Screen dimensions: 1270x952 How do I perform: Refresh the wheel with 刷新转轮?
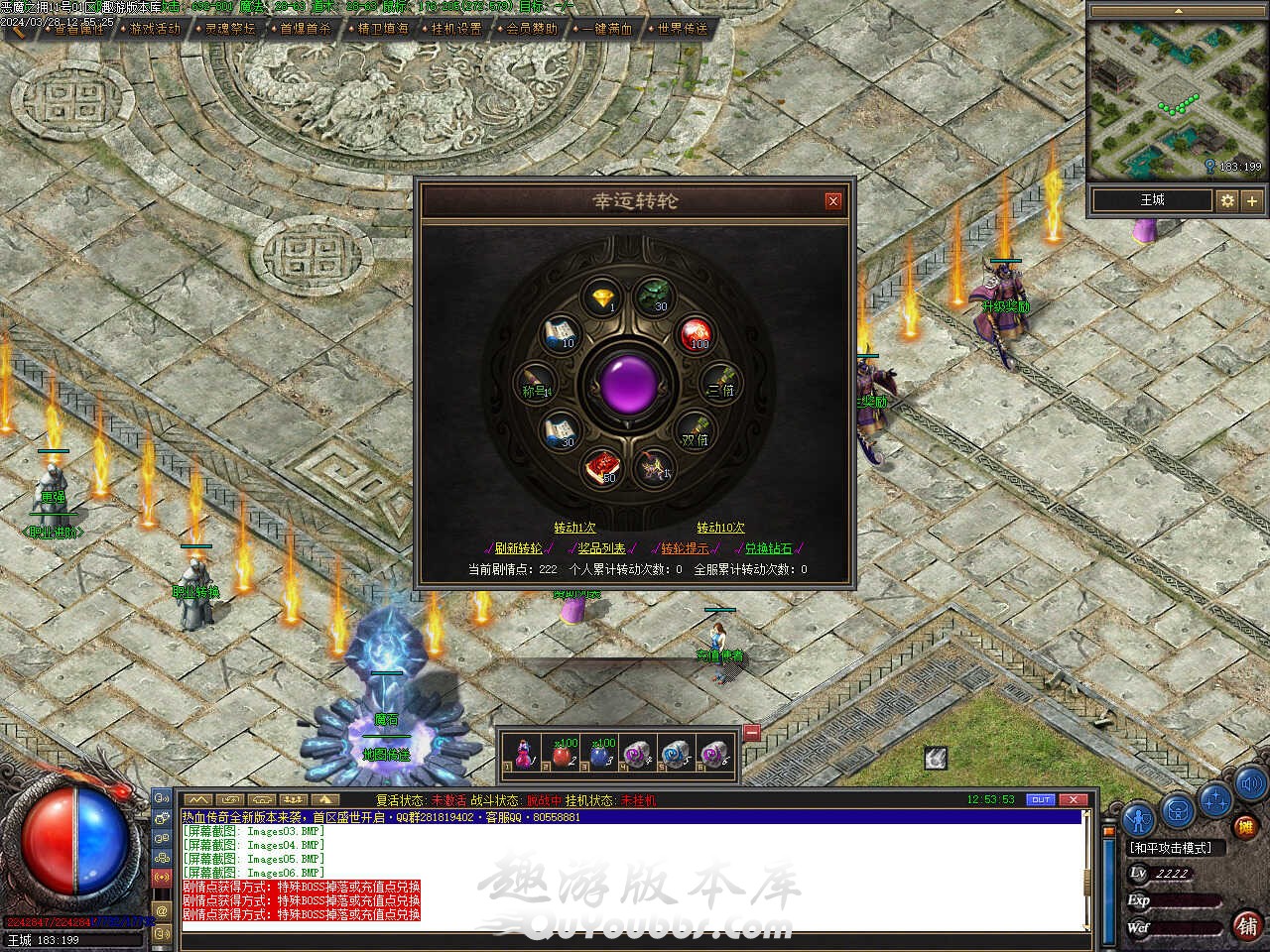click(518, 548)
